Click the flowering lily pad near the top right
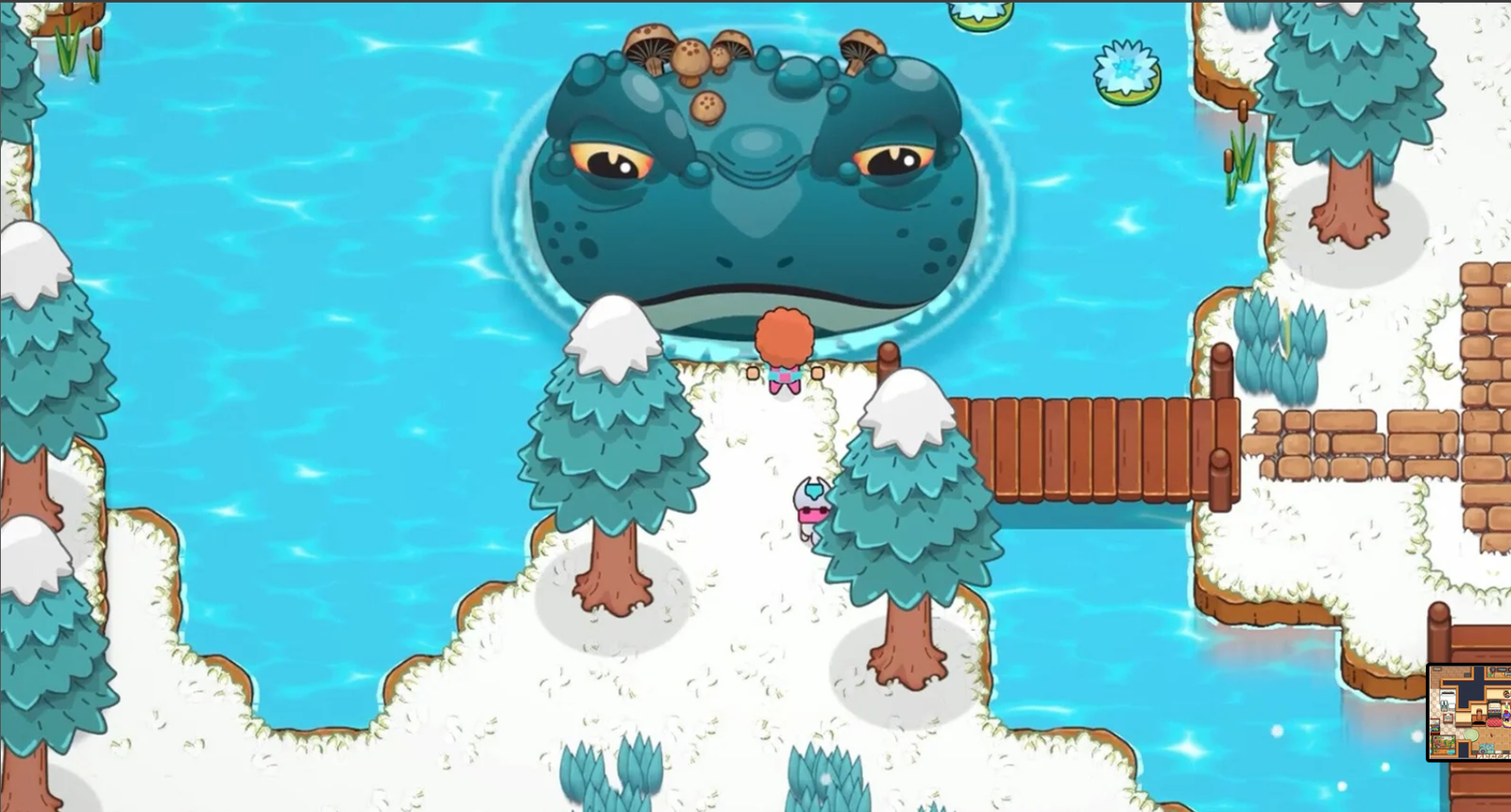Screen dimensions: 1511x812 tap(1125, 68)
